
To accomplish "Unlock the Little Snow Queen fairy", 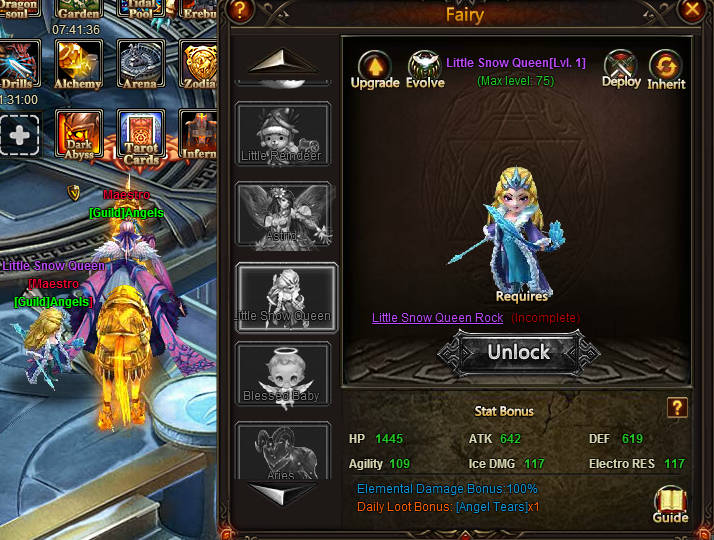I will tap(518, 352).
